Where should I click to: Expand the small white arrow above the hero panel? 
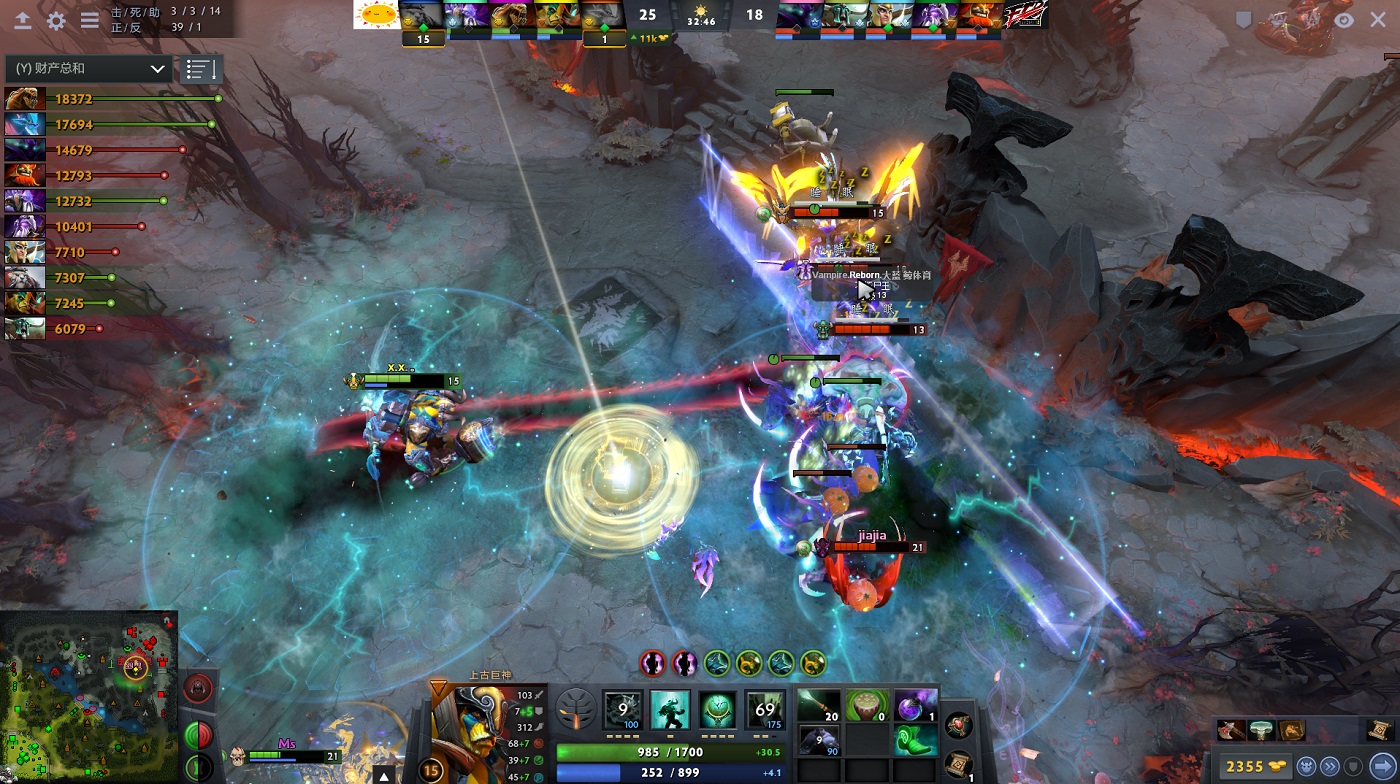pos(383,775)
